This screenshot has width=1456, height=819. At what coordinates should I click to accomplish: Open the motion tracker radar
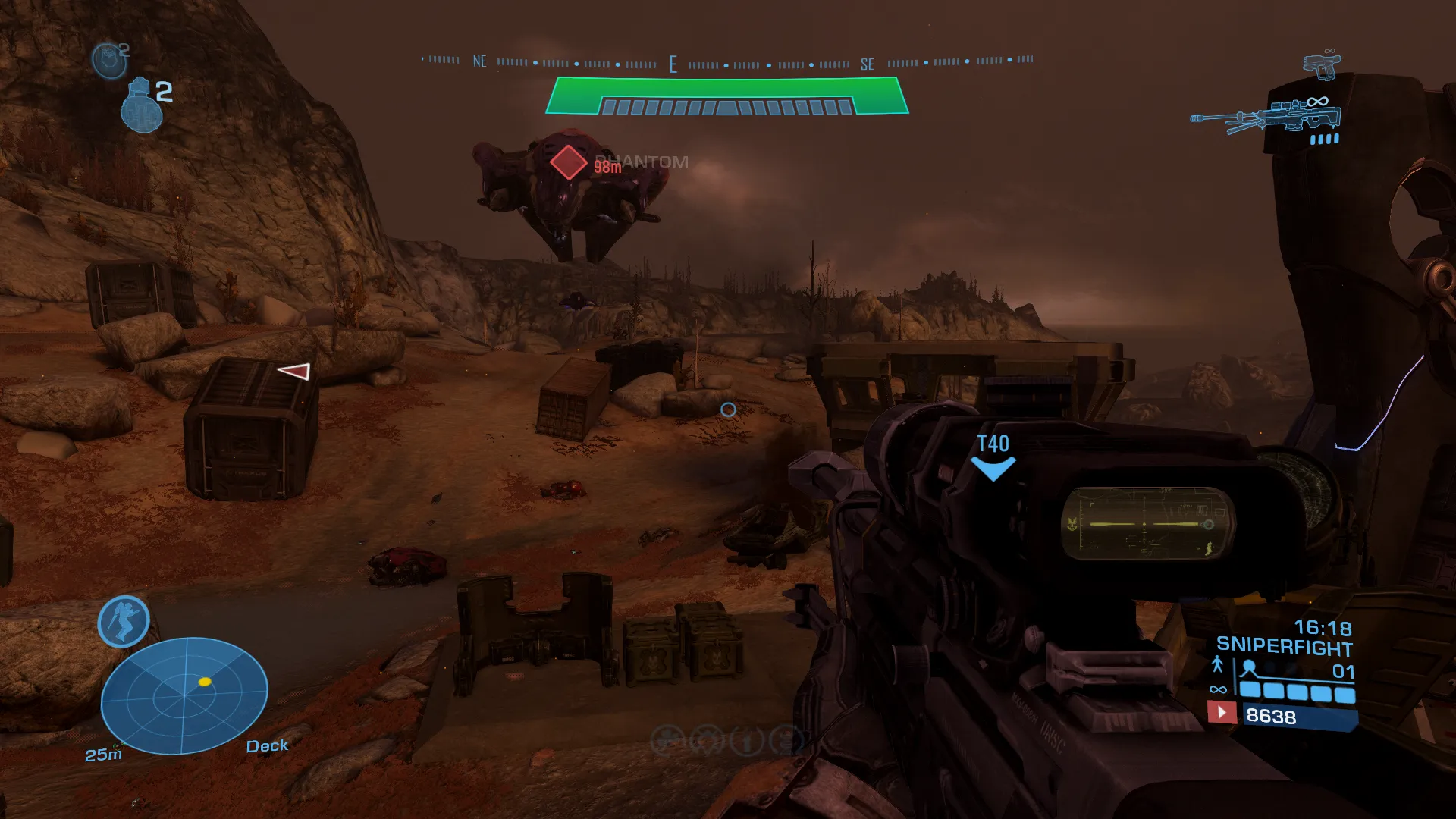(x=184, y=695)
